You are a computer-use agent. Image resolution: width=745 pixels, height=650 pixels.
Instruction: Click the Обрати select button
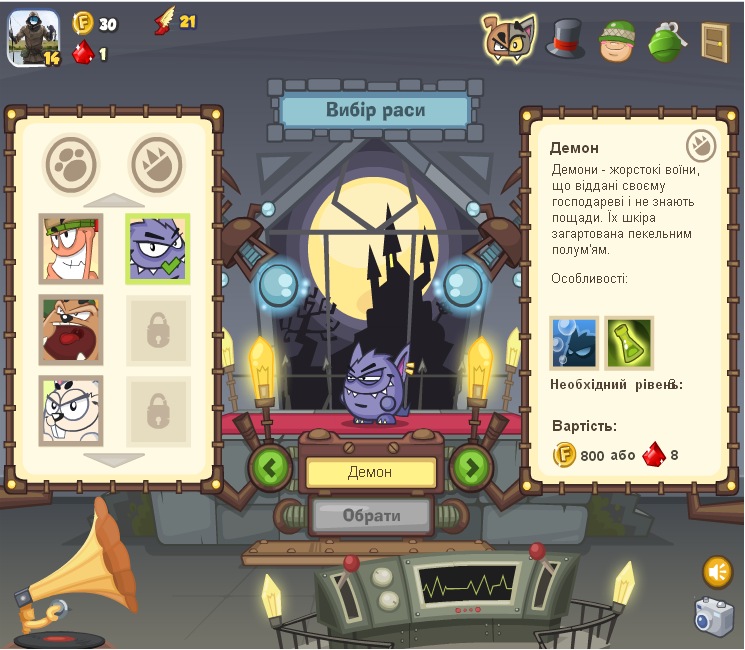(371, 516)
